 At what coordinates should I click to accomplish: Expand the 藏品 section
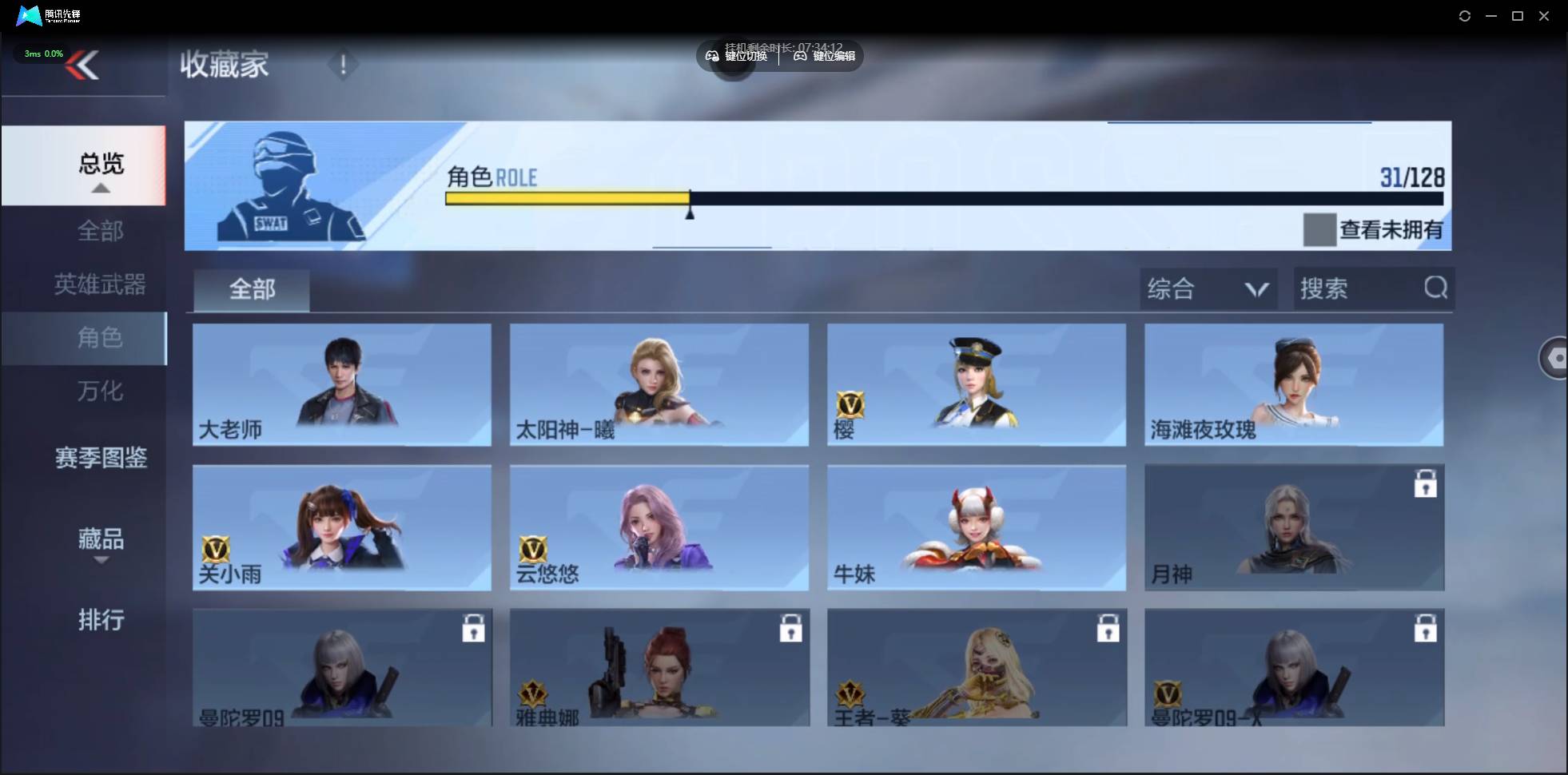point(101,540)
